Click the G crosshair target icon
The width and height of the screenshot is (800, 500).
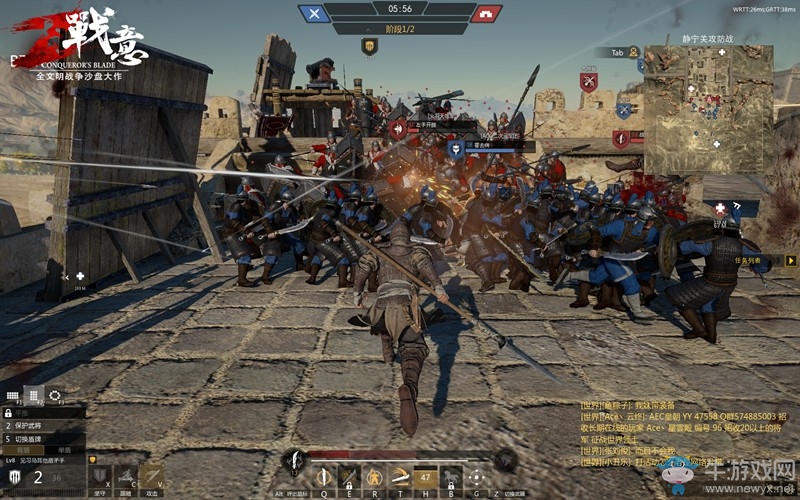pyautogui.click(x=477, y=477)
